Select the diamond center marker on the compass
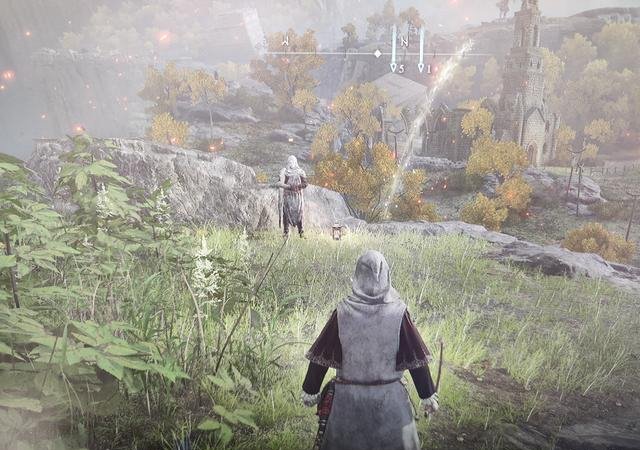Image resolution: width=640 pixels, height=450 pixels. (x=377, y=52)
